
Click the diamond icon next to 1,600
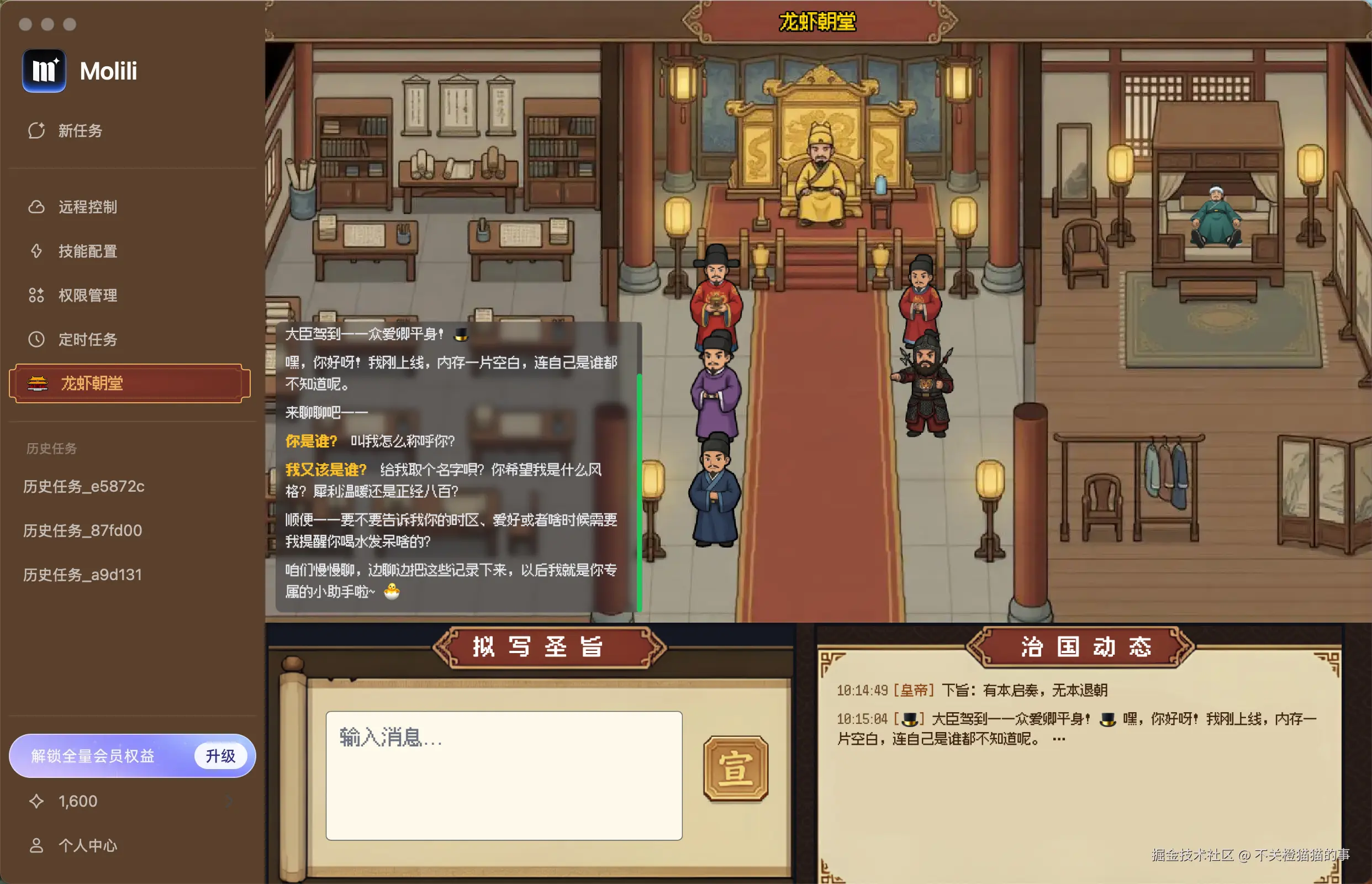coord(36,800)
